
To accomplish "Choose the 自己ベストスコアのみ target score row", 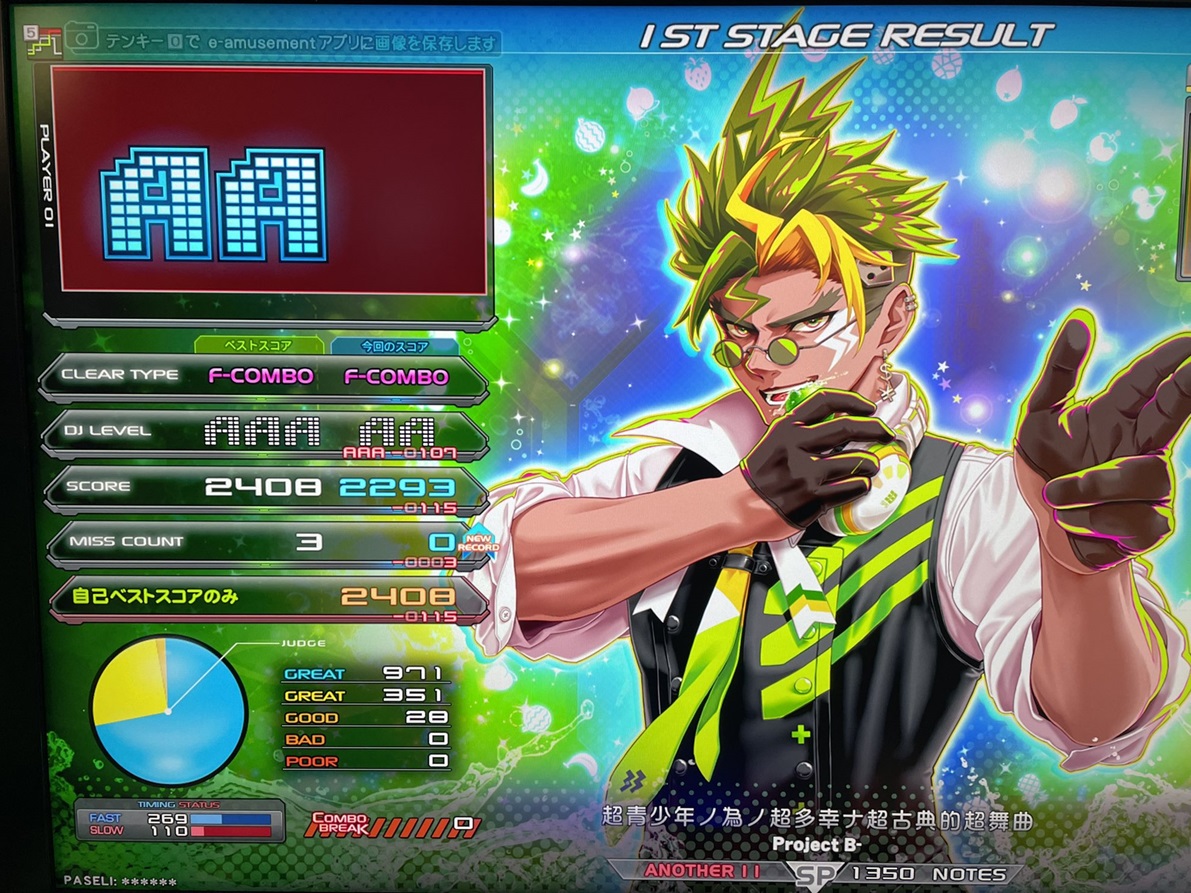I will pyautogui.click(x=265, y=598).
